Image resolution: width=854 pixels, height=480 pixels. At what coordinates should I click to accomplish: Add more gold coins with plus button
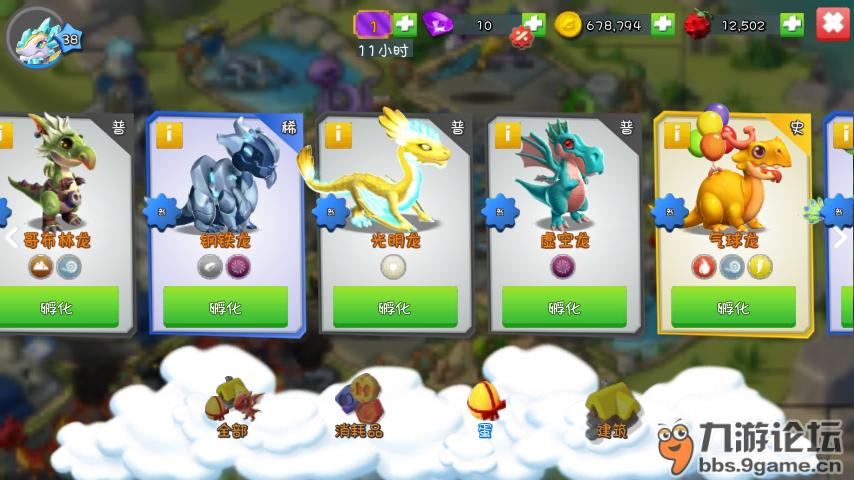[x=662, y=24]
